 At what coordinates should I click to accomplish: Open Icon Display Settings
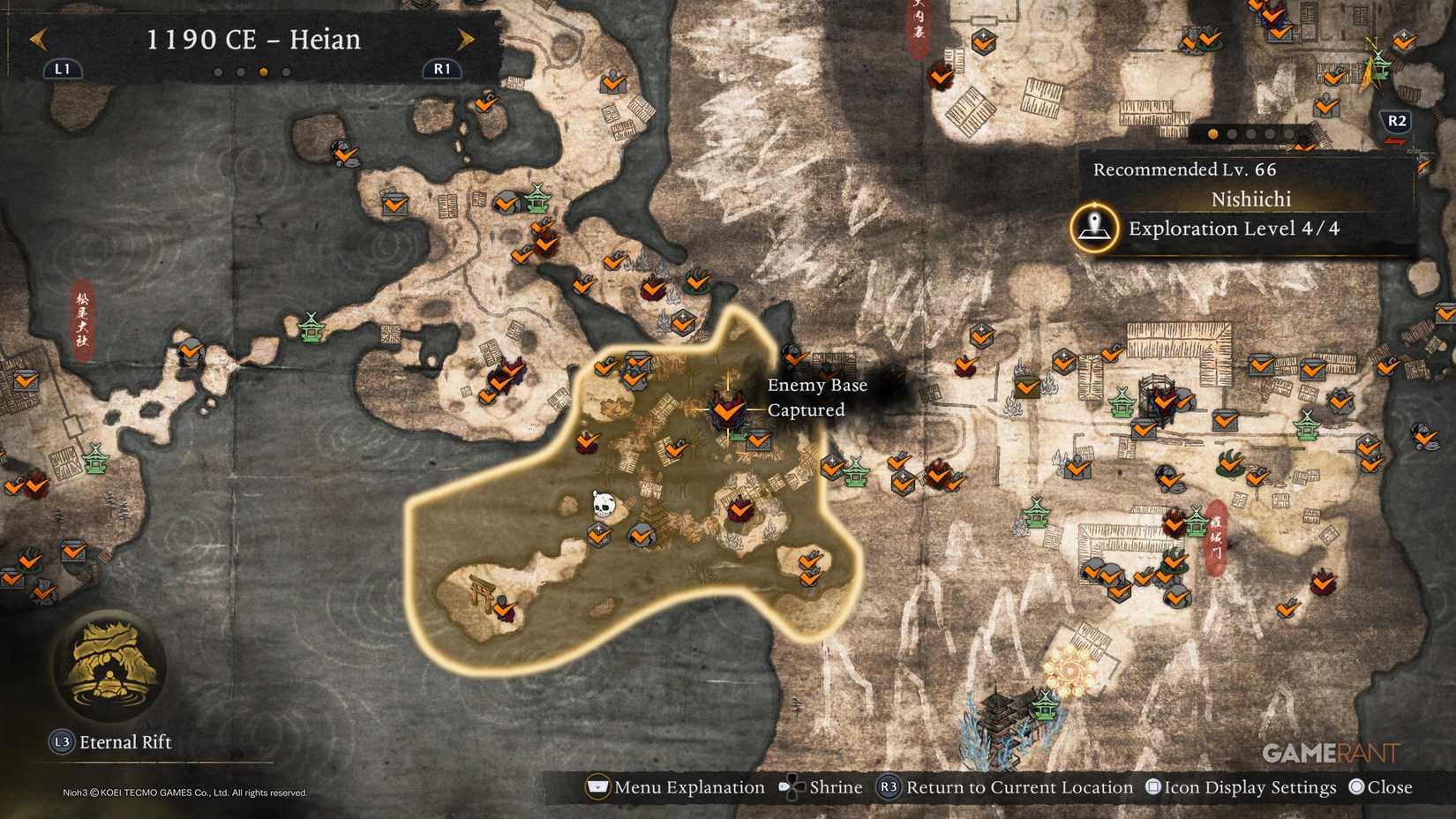pos(1244,787)
